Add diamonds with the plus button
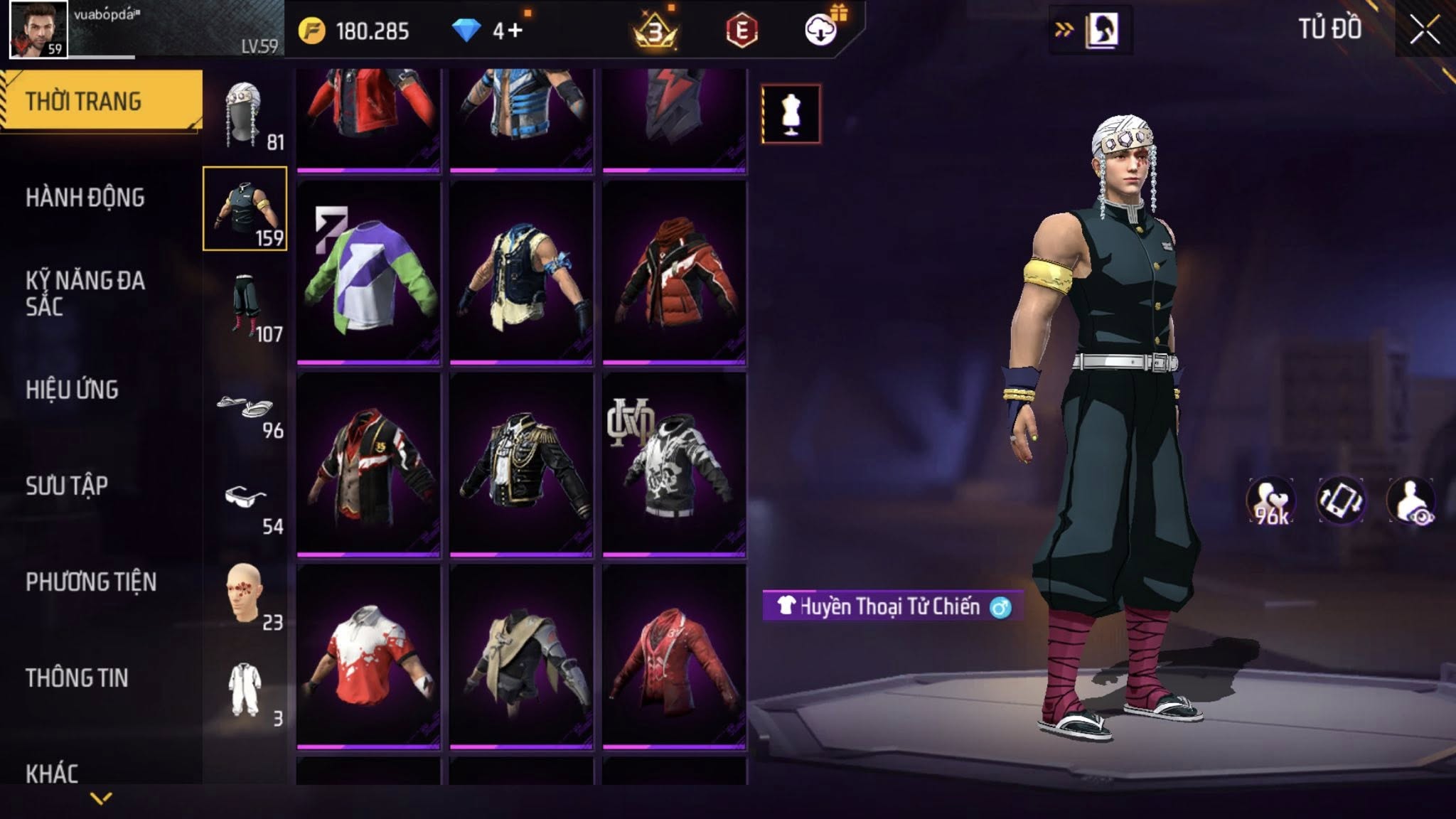The width and height of the screenshot is (1456, 819). point(516,31)
